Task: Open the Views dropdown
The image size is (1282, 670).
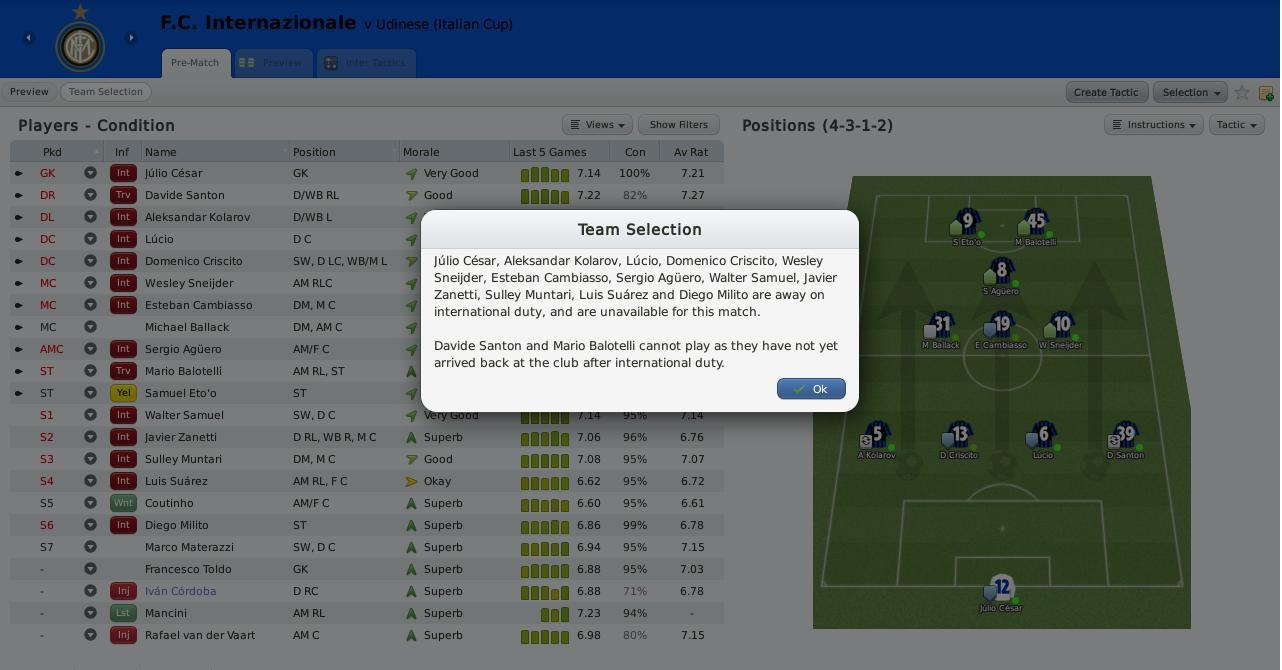Action: pos(597,125)
